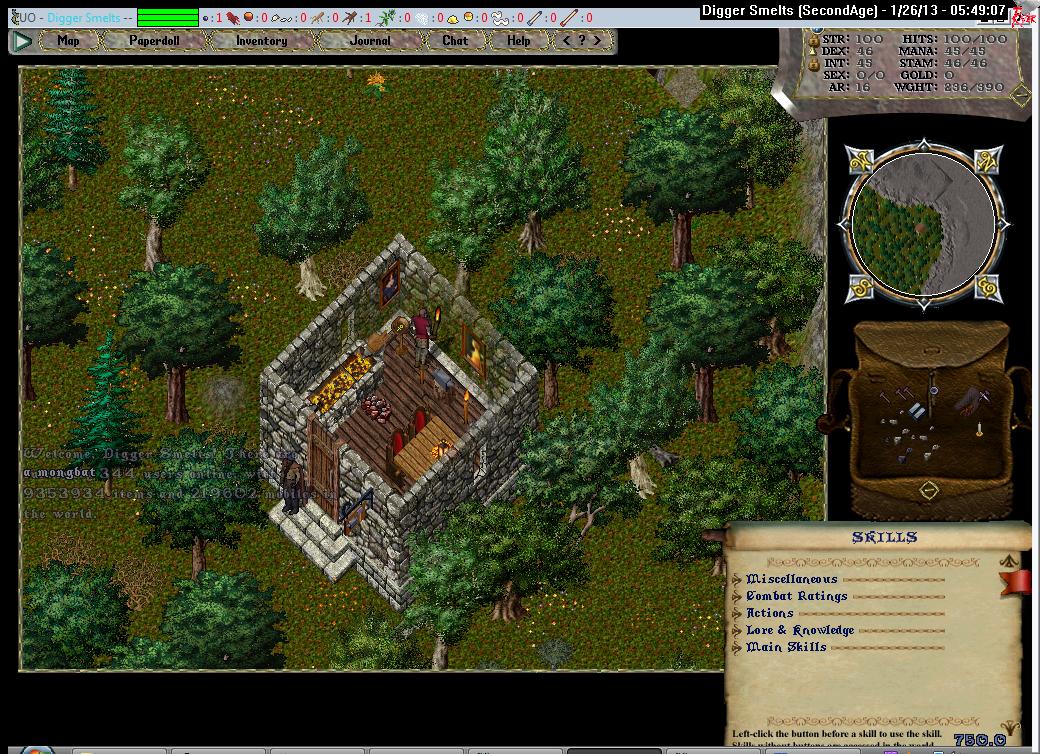Show the Journal
This screenshot has width=1040, height=754.
(x=370, y=41)
